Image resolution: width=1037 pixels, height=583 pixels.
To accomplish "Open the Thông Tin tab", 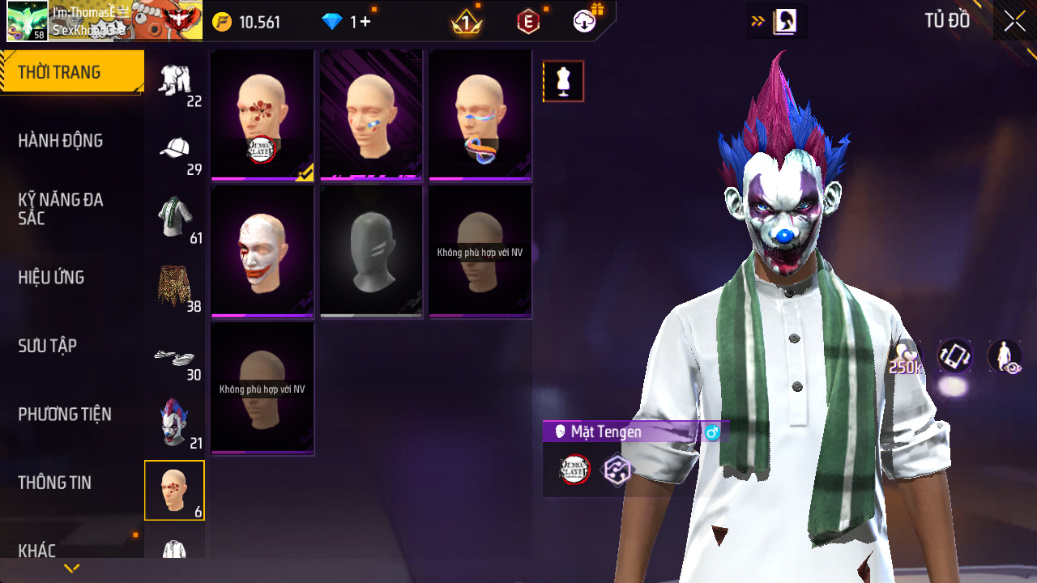I will 55,482.
